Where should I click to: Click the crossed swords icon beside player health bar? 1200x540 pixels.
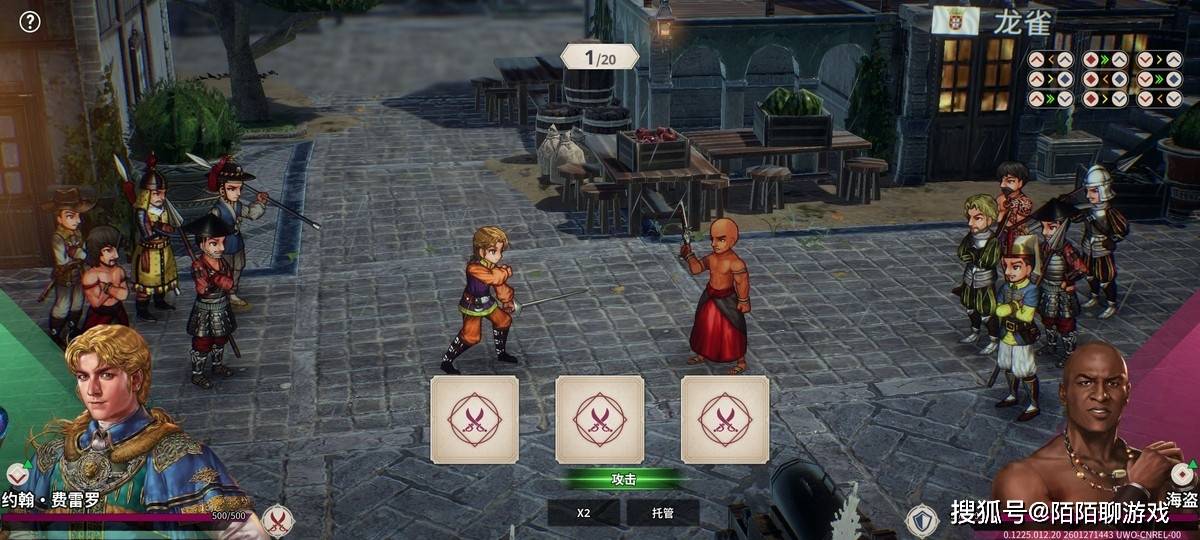(x=277, y=520)
